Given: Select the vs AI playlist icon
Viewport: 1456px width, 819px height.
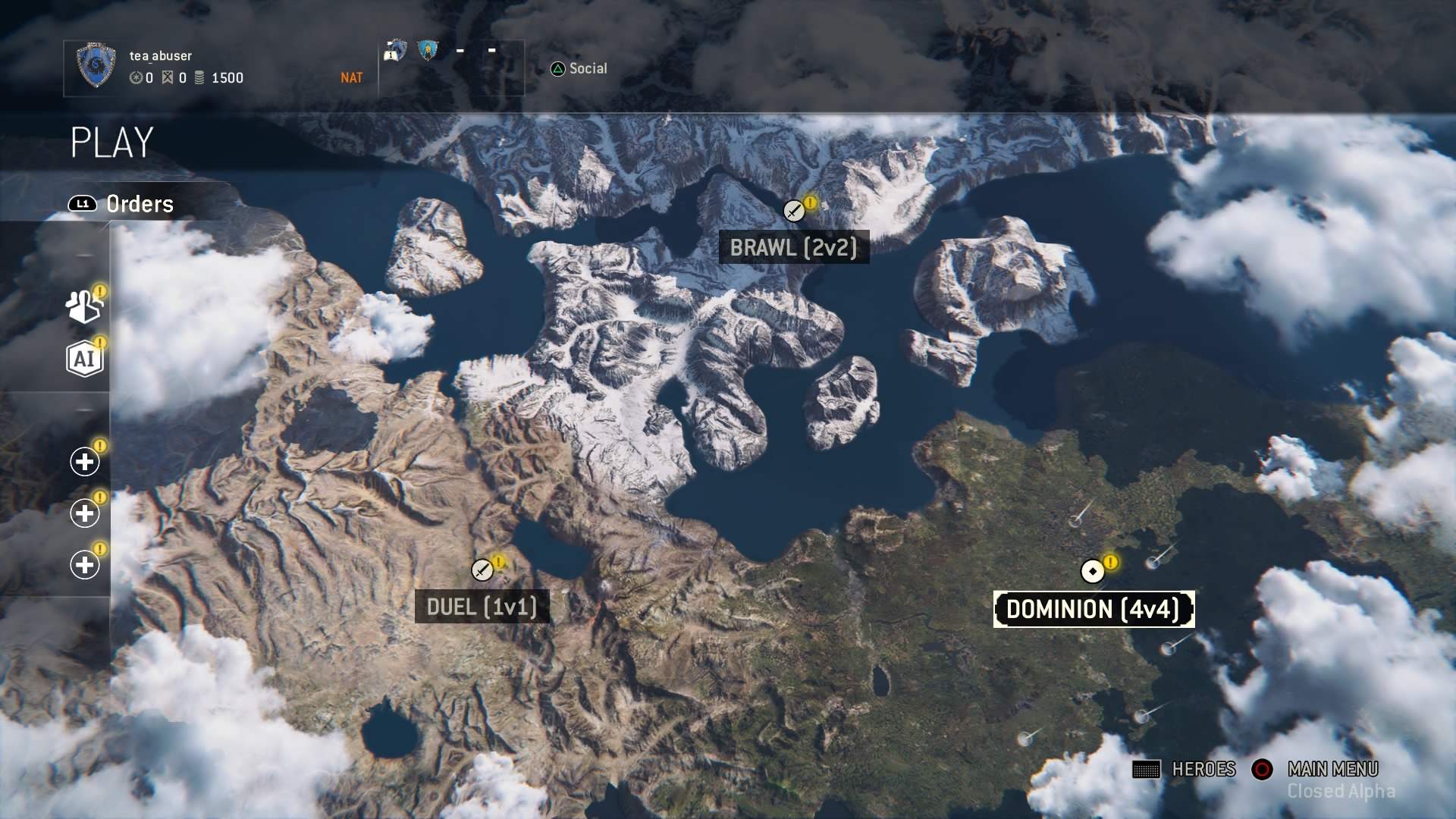Looking at the screenshot, I should pos(86,358).
